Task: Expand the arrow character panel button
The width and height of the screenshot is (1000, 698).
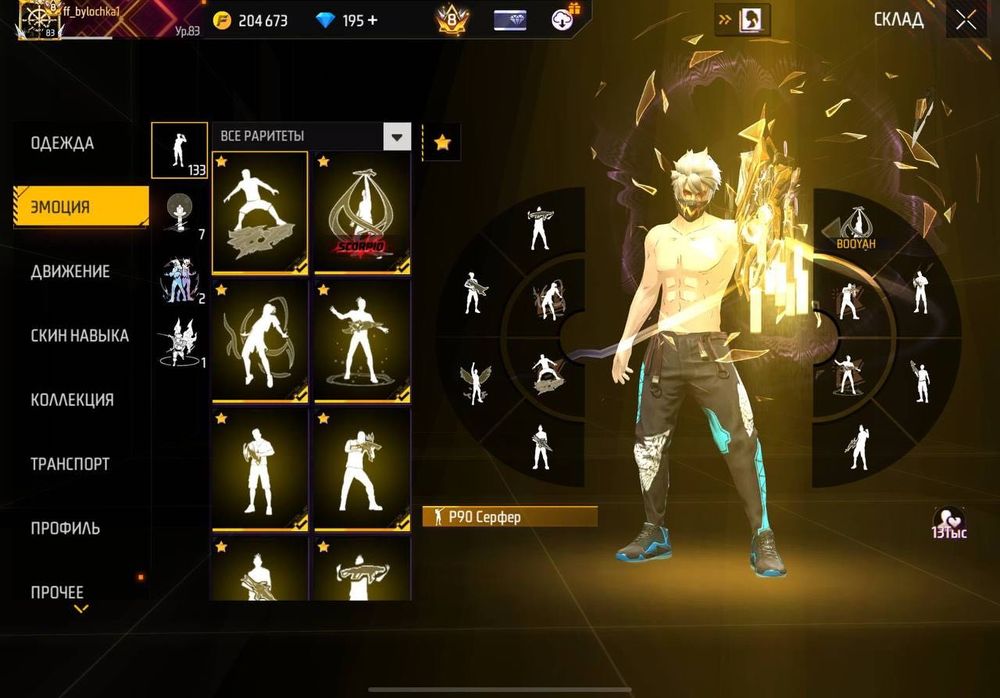Action: tap(741, 20)
